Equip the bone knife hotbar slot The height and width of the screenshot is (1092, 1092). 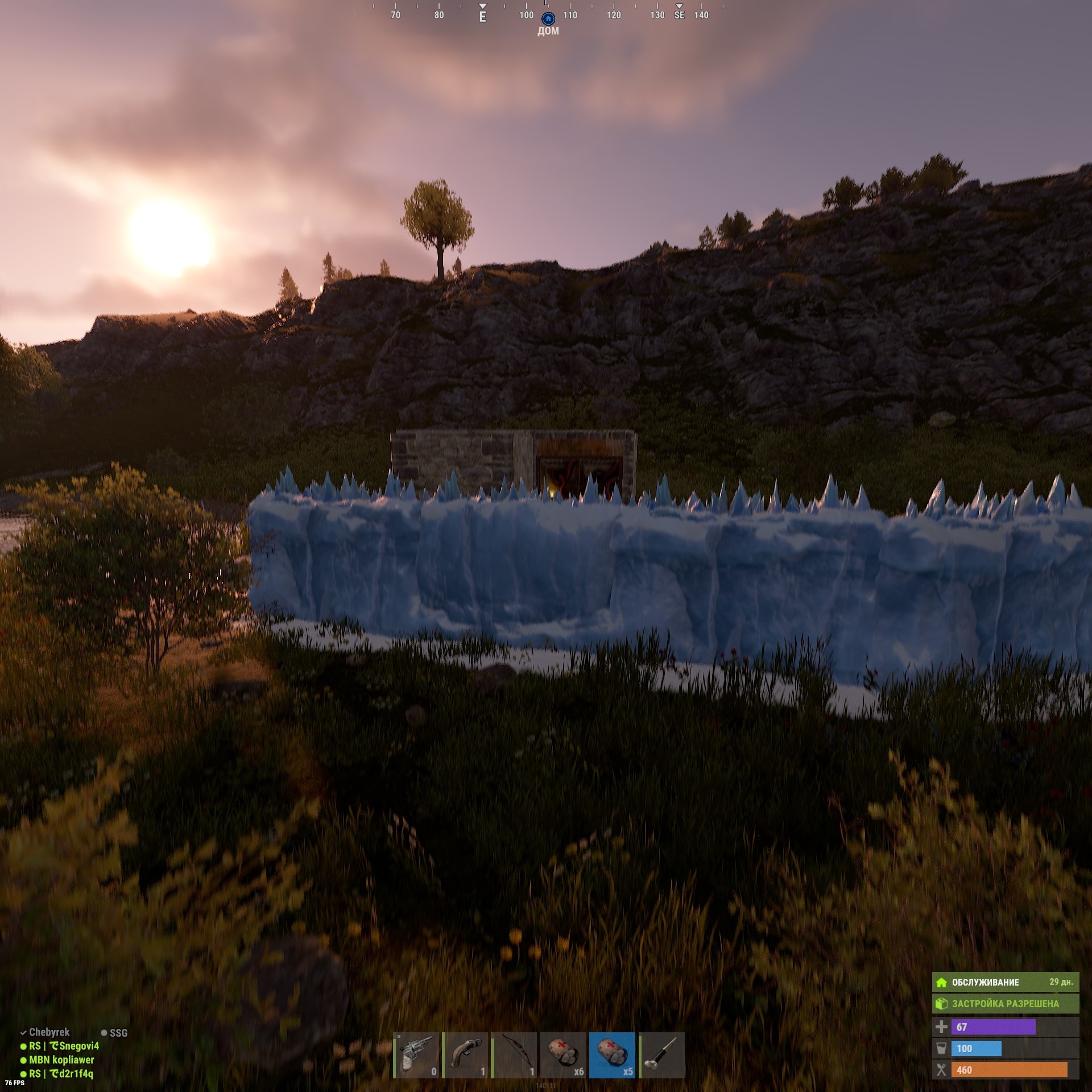(x=661, y=1055)
